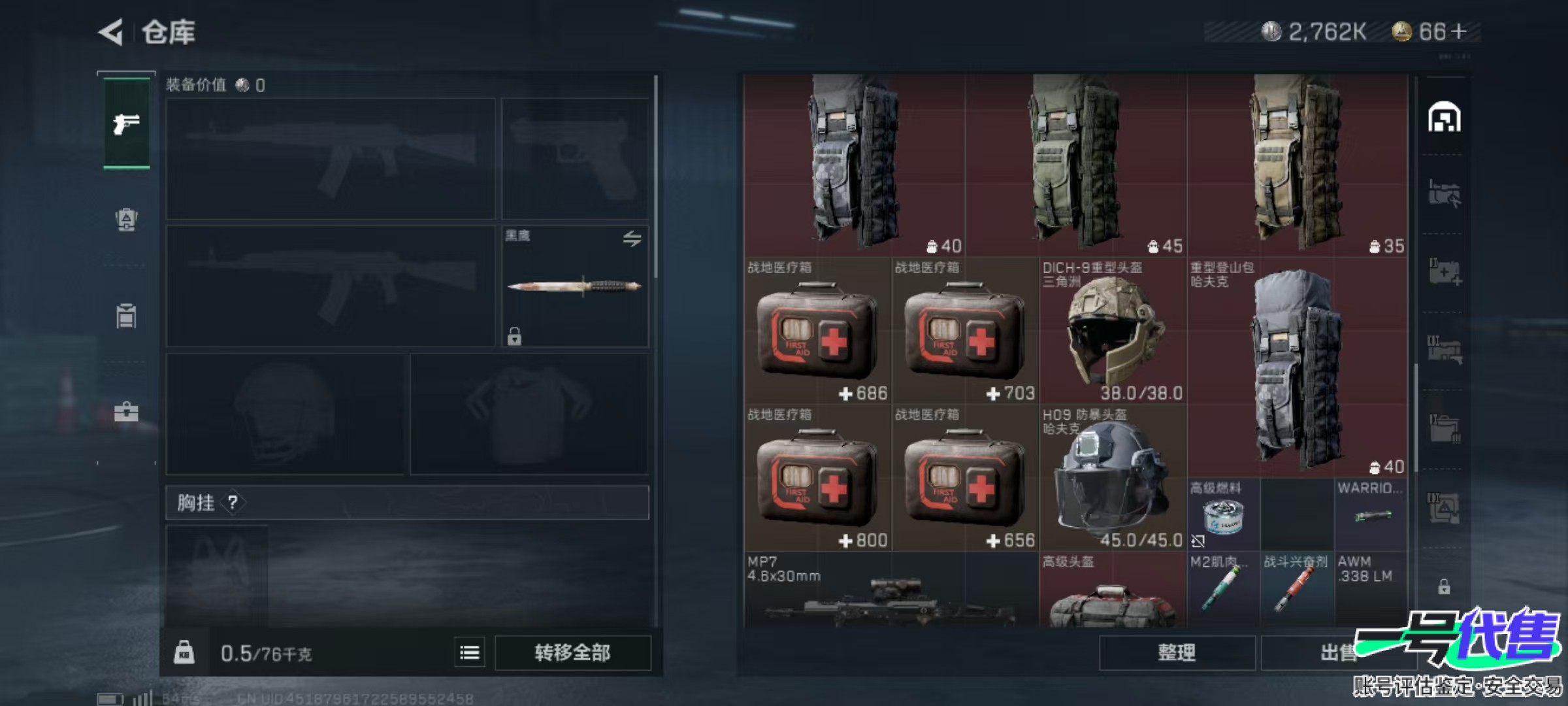This screenshot has height=706, width=1568.
Task: Swap the 黑鹰 melee weapon
Action: point(631,239)
